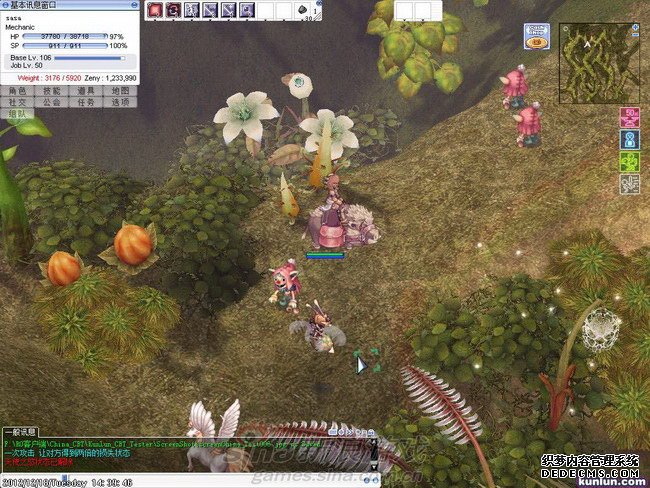Open the 道具 items menu
This screenshot has width=650, height=488.
[87, 91]
